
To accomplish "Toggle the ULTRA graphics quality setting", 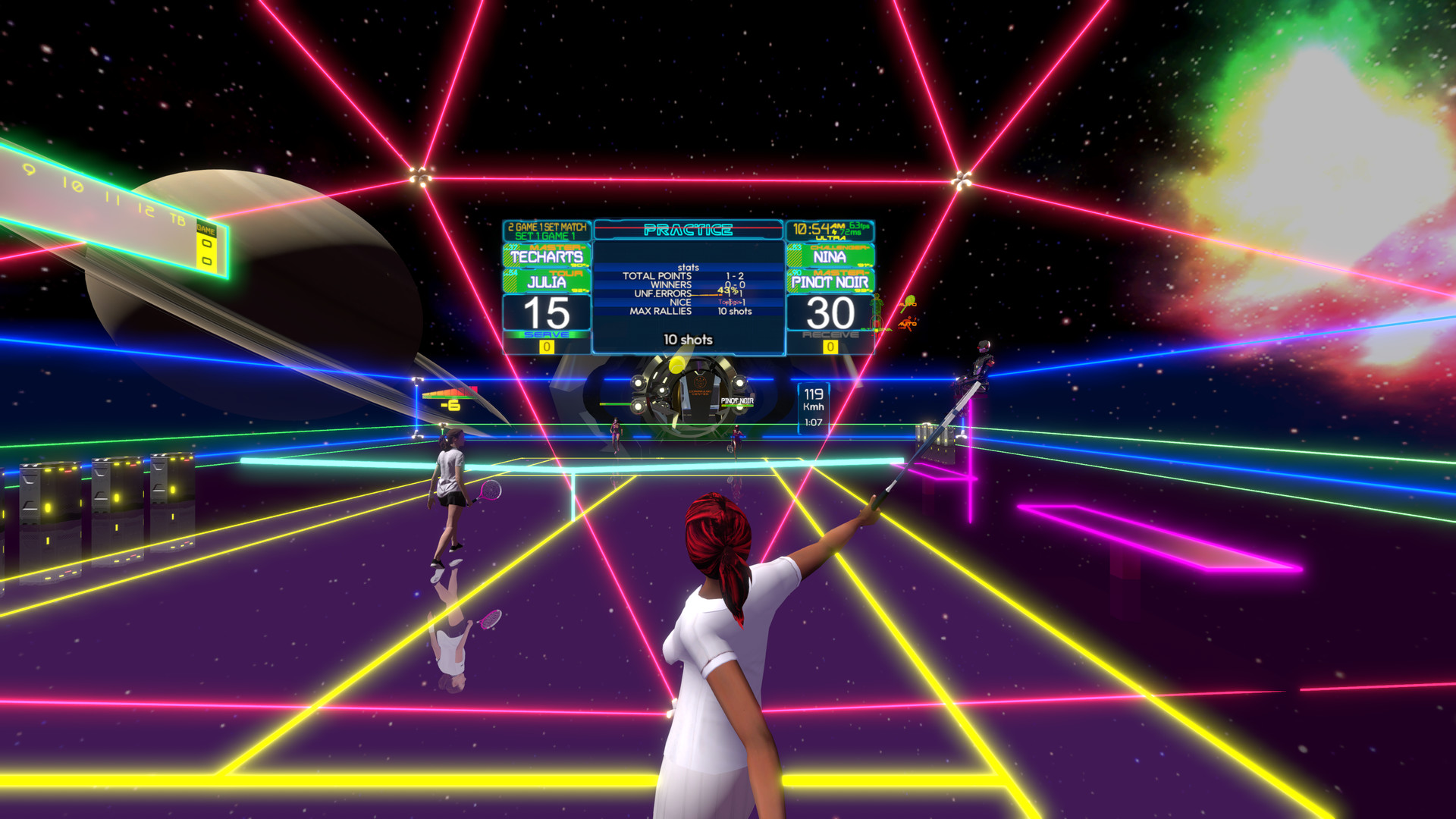I will pyautogui.click(x=830, y=237).
